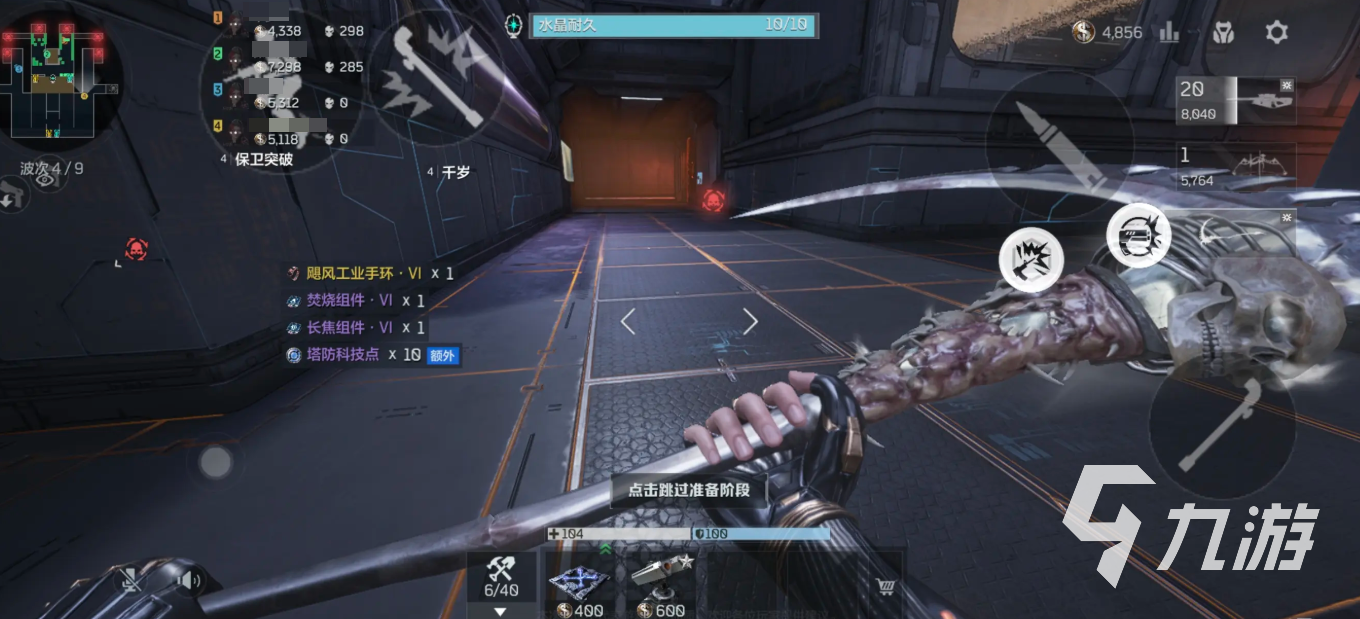
Task: Open the shopping cart trap shop
Action: coord(884,587)
